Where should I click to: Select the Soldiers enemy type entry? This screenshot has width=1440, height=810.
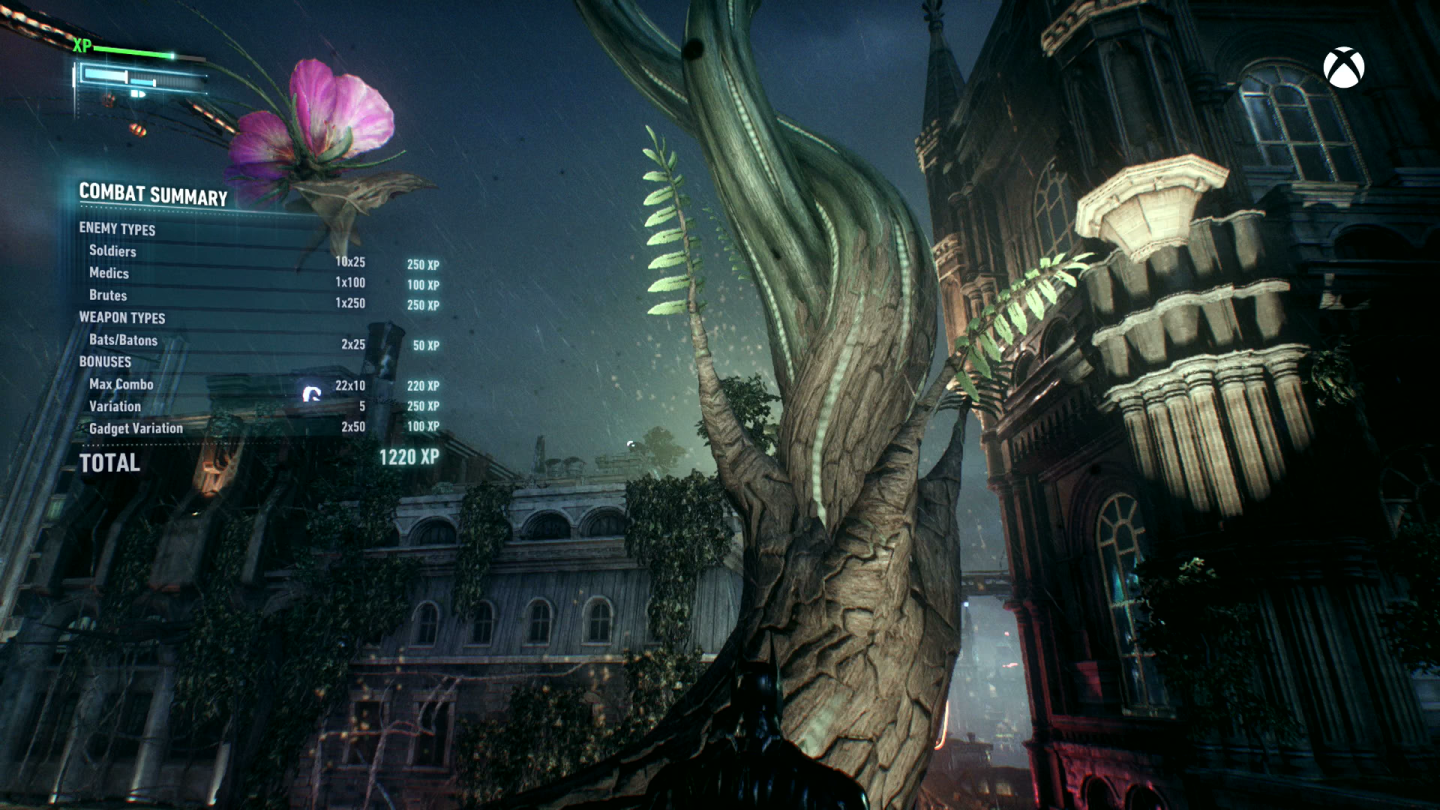[x=112, y=251]
